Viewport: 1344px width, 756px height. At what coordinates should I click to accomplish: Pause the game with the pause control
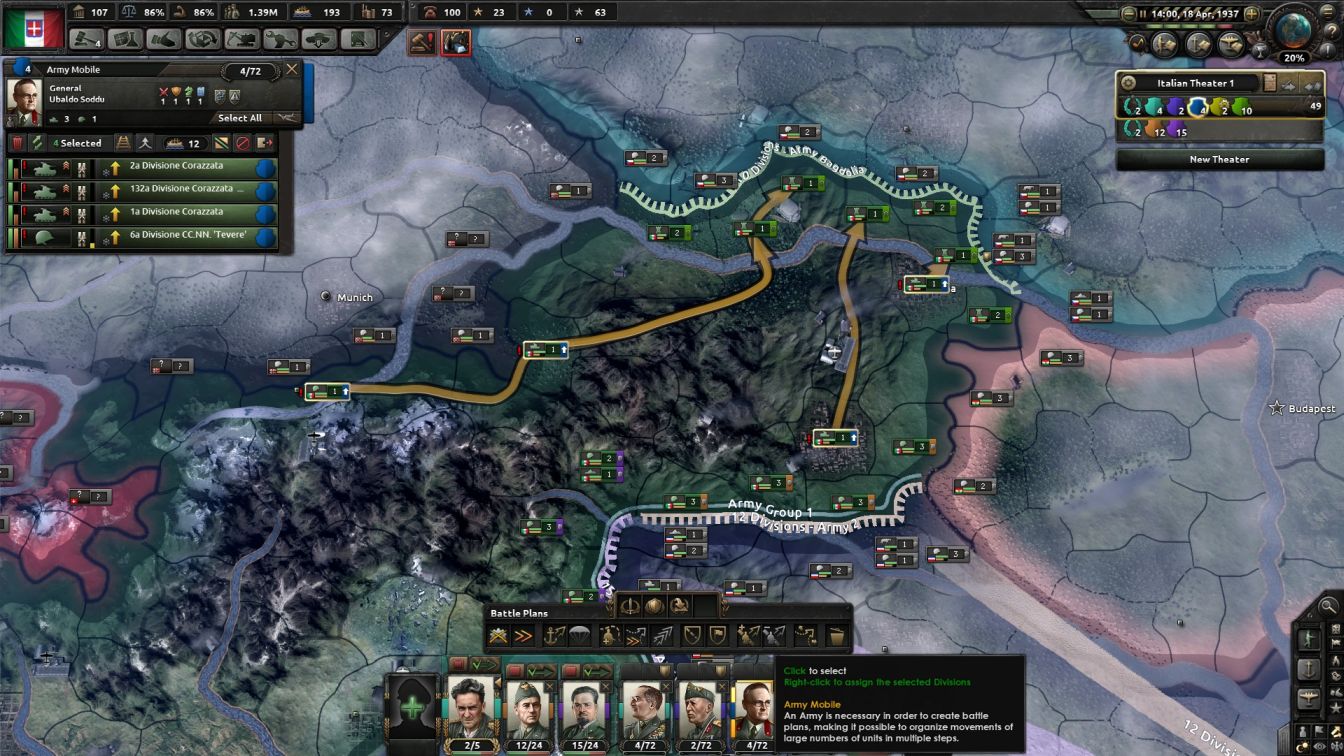tap(1143, 13)
